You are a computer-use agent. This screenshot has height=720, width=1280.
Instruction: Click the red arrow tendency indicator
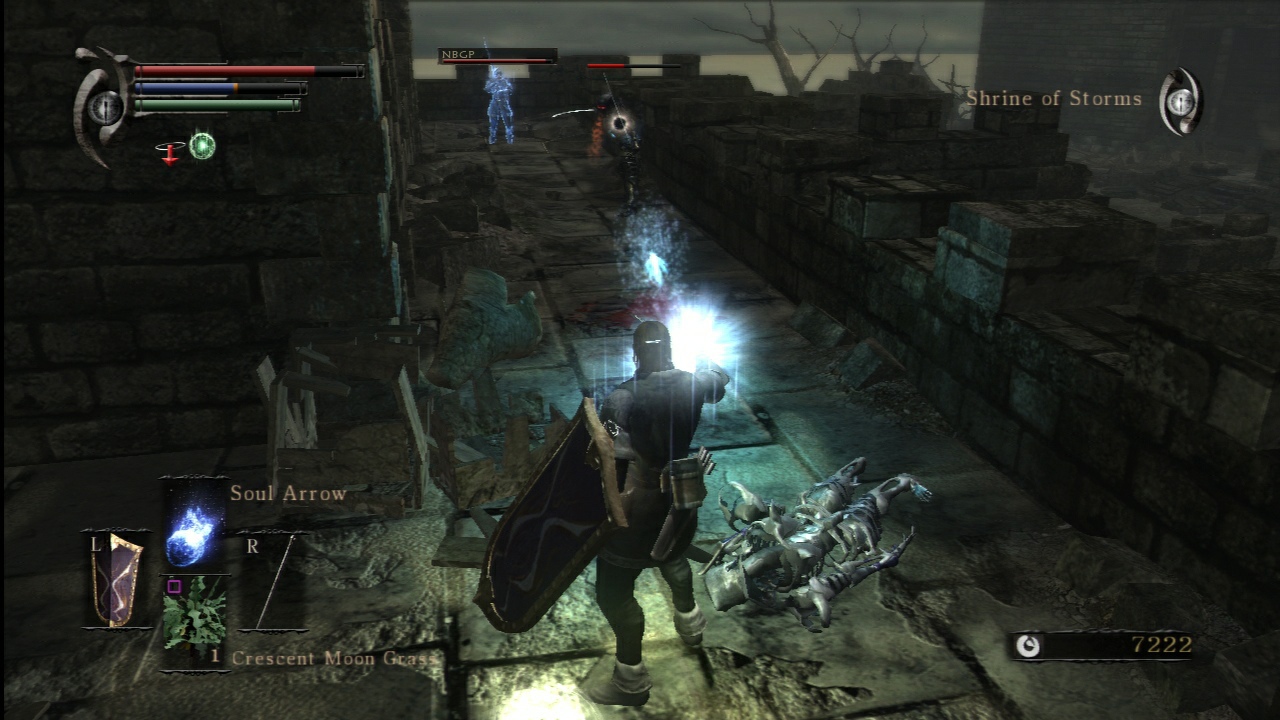169,155
